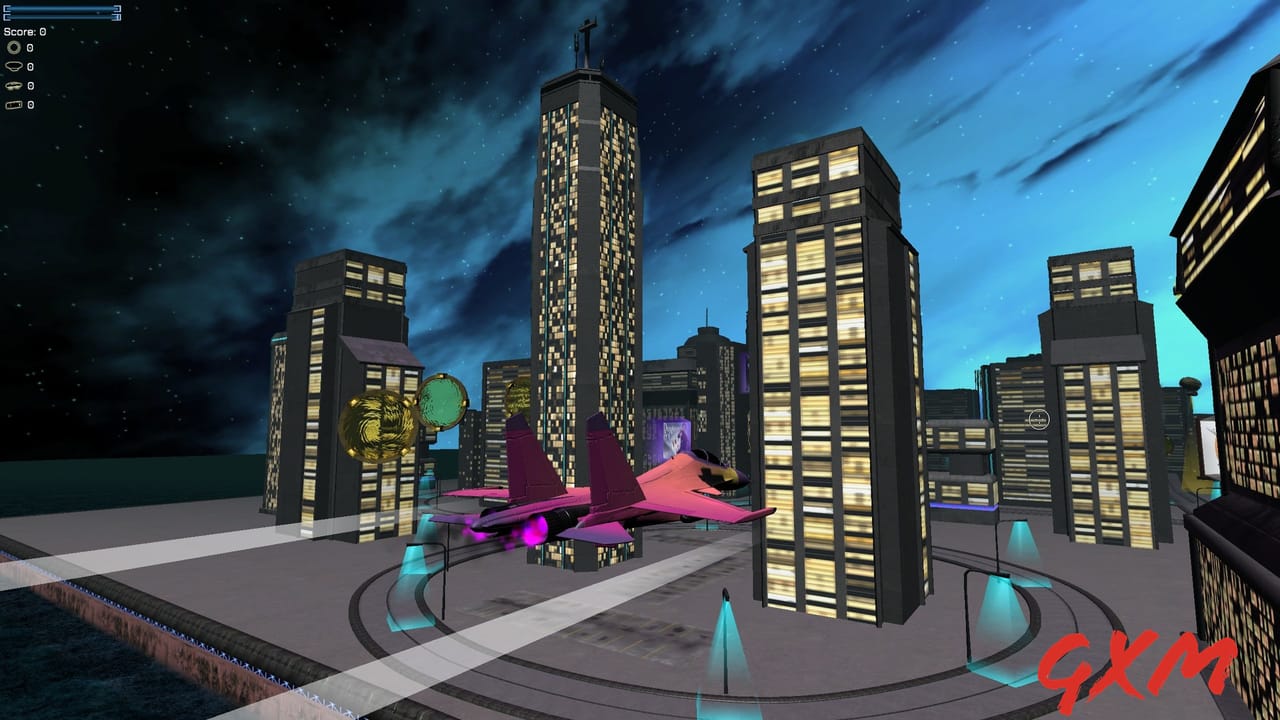This screenshot has width=1280, height=720.
Task: Click the rectangular collectible counter icon
Action: [x=13, y=104]
